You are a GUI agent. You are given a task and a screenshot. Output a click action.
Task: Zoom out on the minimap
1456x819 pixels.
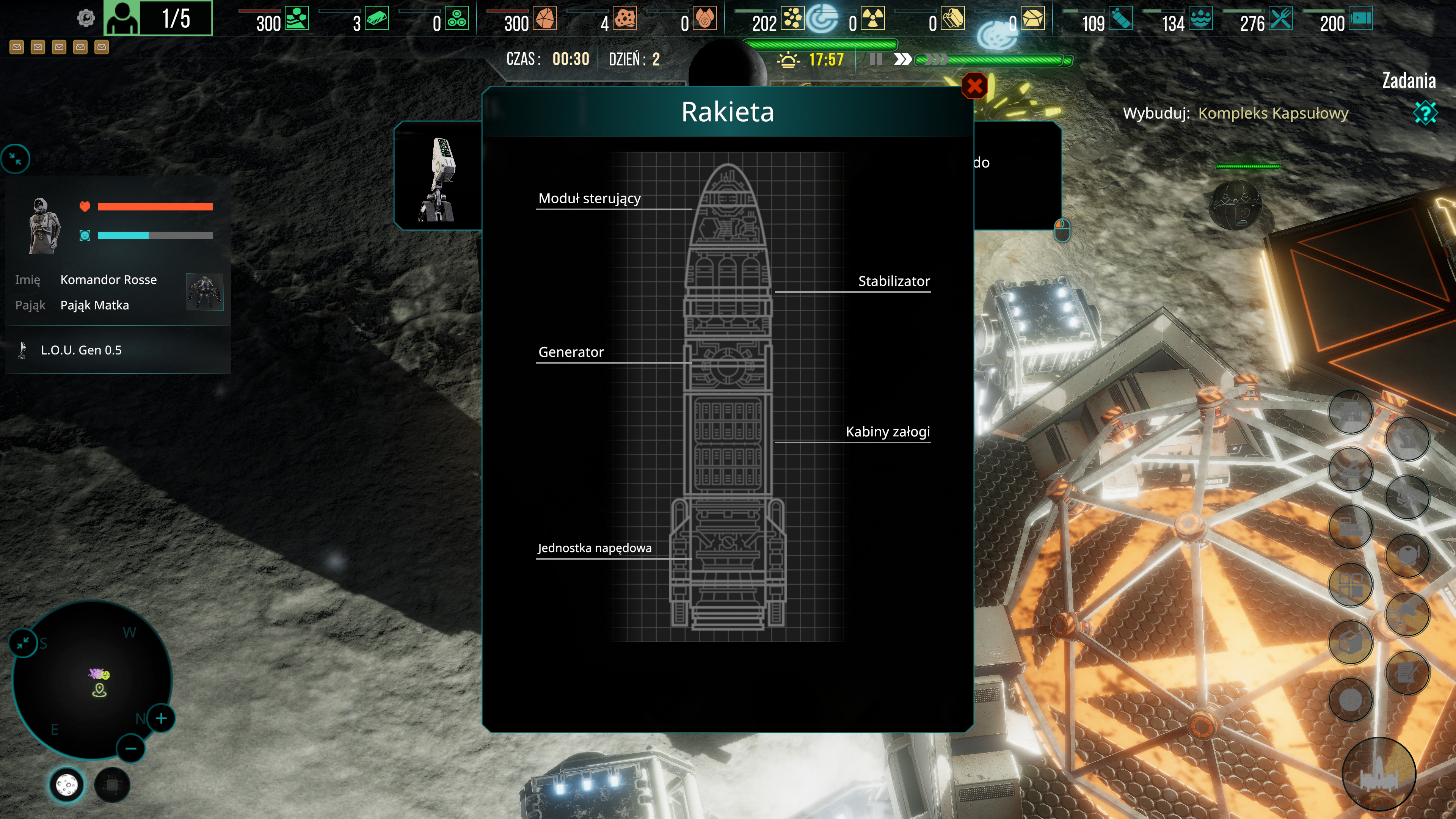(130, 749)
